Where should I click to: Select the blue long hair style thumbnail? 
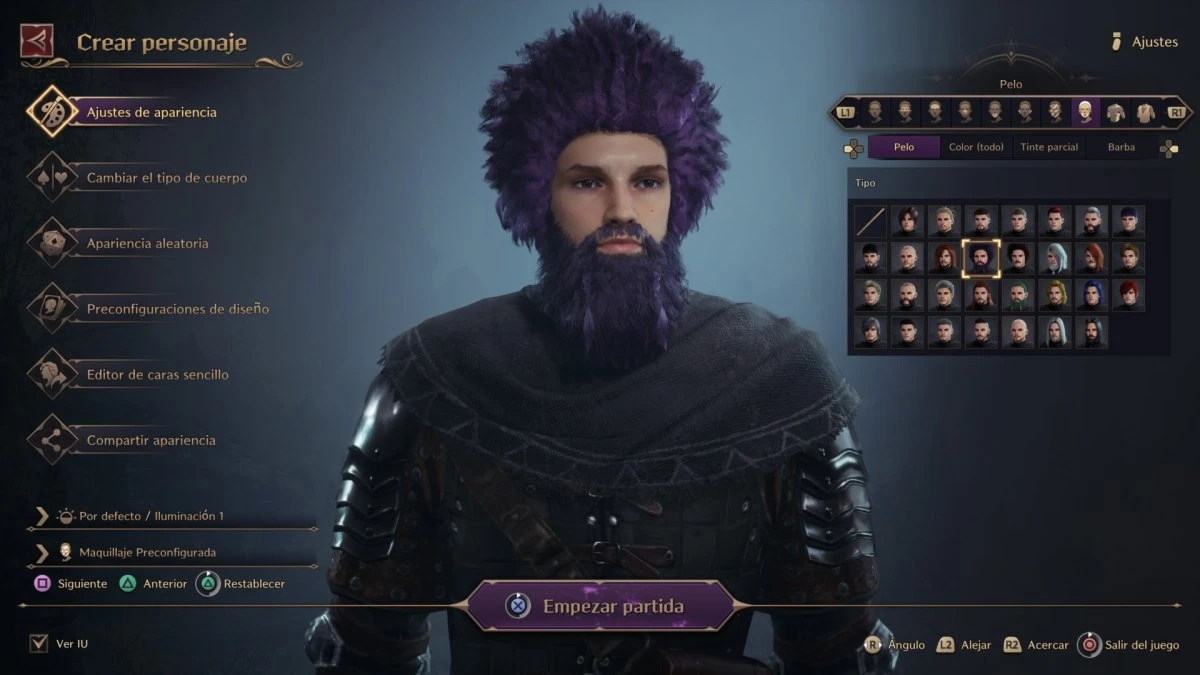click(x=1092, y=295)
